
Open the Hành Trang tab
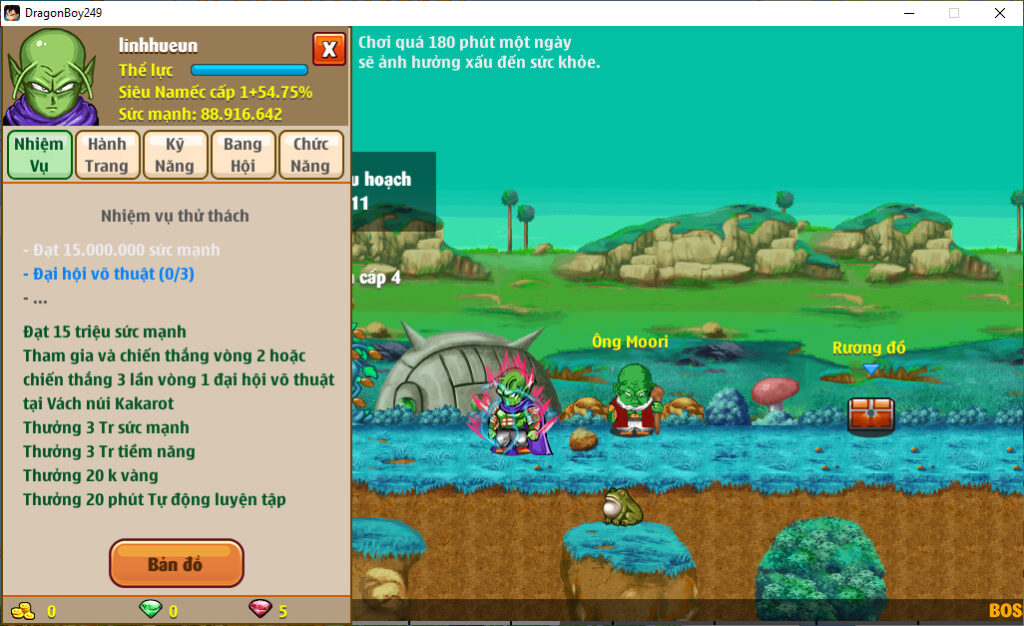coord(106,155)
